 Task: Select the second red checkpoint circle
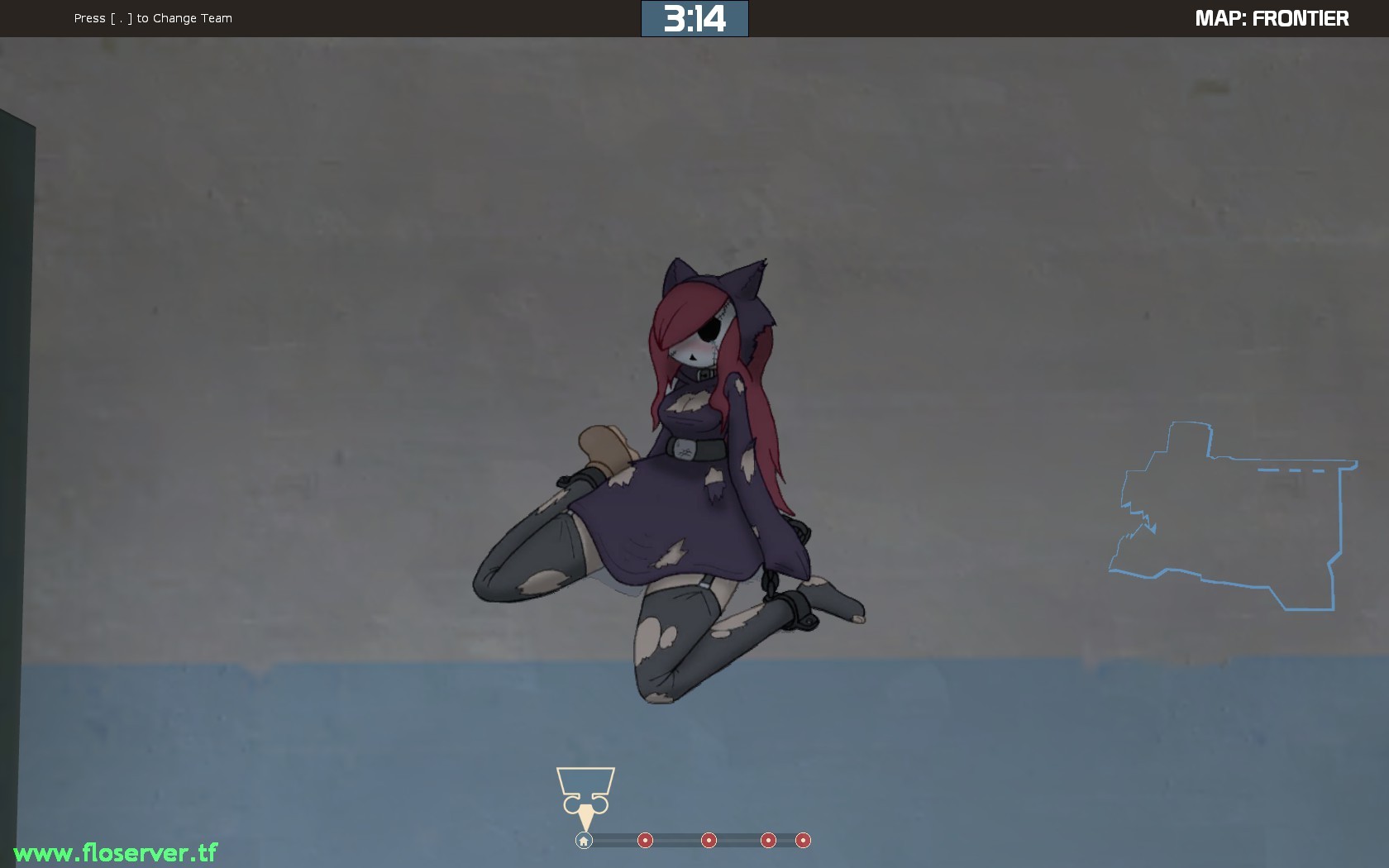709,840
